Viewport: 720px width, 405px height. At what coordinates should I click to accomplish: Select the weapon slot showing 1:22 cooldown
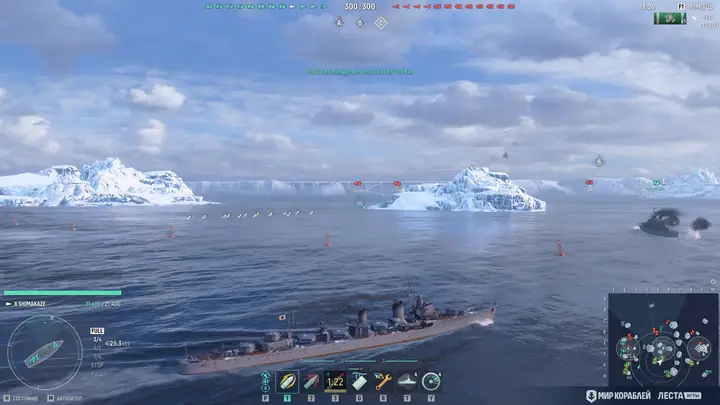coord(336,381)
